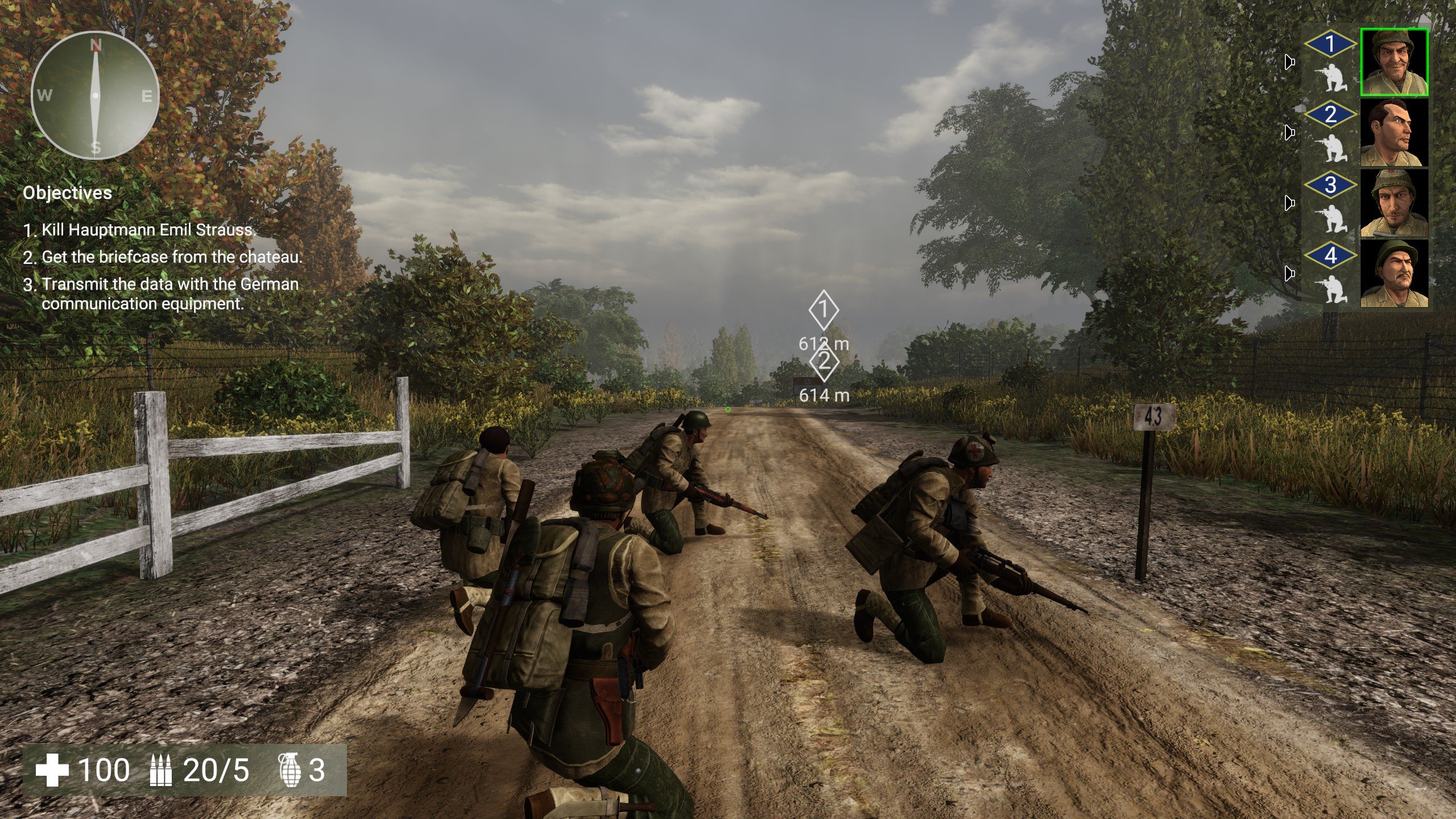Select waypoint marker 1 on the road
This screenshot has height=819, width=1456.
point(824,310)
